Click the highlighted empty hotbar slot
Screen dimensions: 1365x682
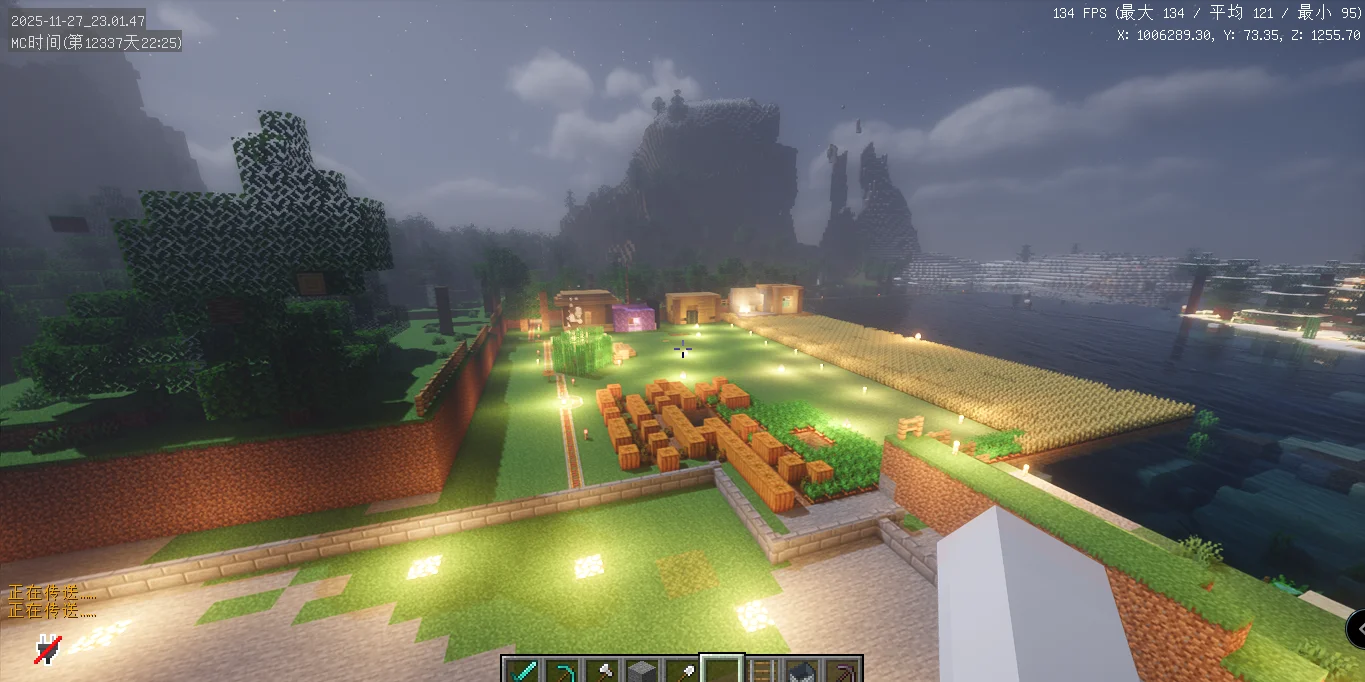(722, 671)
